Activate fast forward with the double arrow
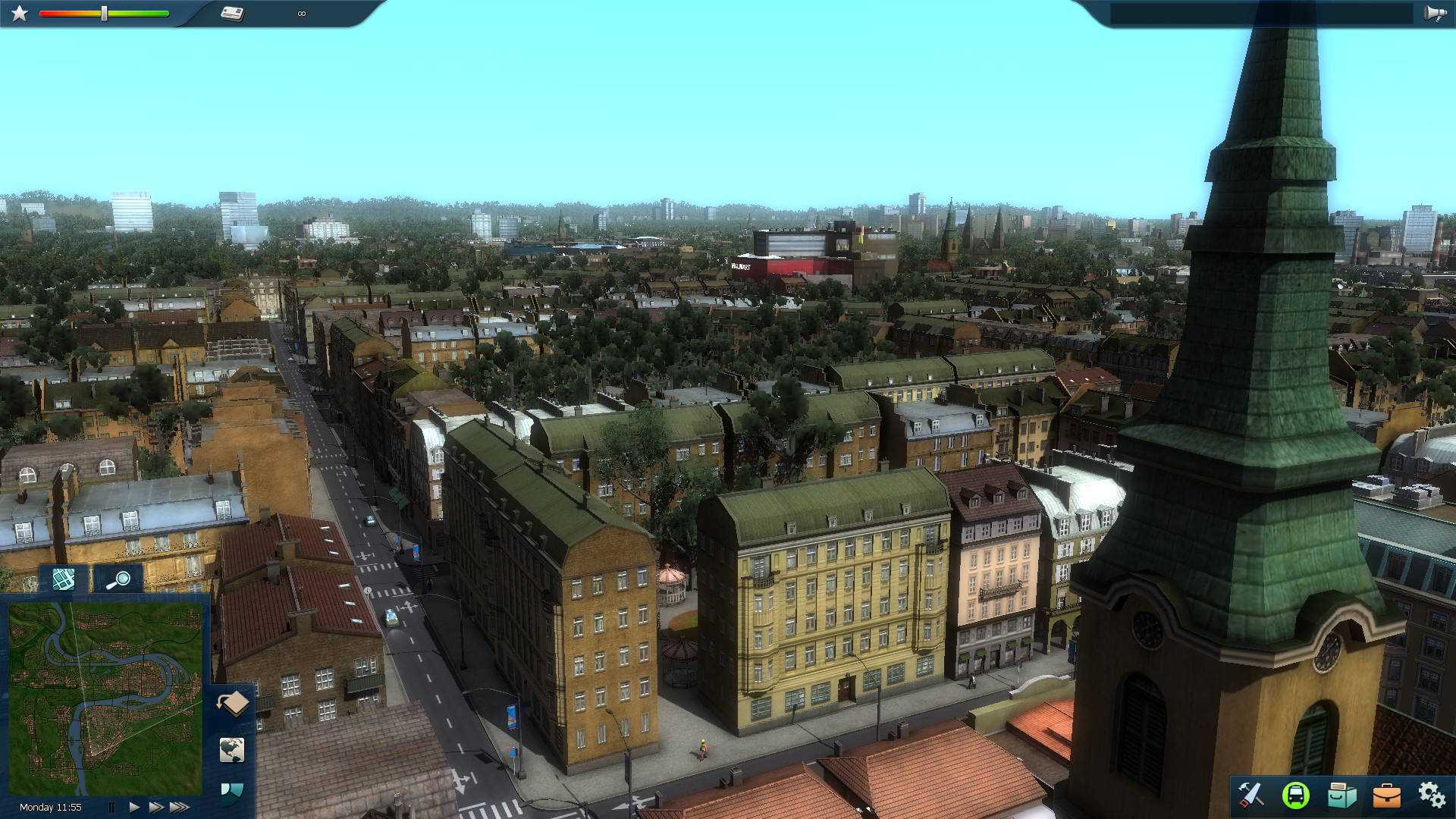1456x819 pixels. (158, 807)
